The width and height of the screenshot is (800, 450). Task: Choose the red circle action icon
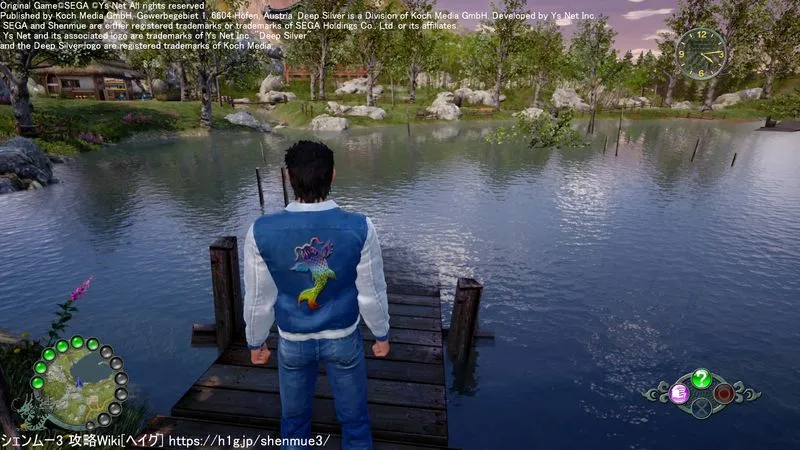point(723,393)
